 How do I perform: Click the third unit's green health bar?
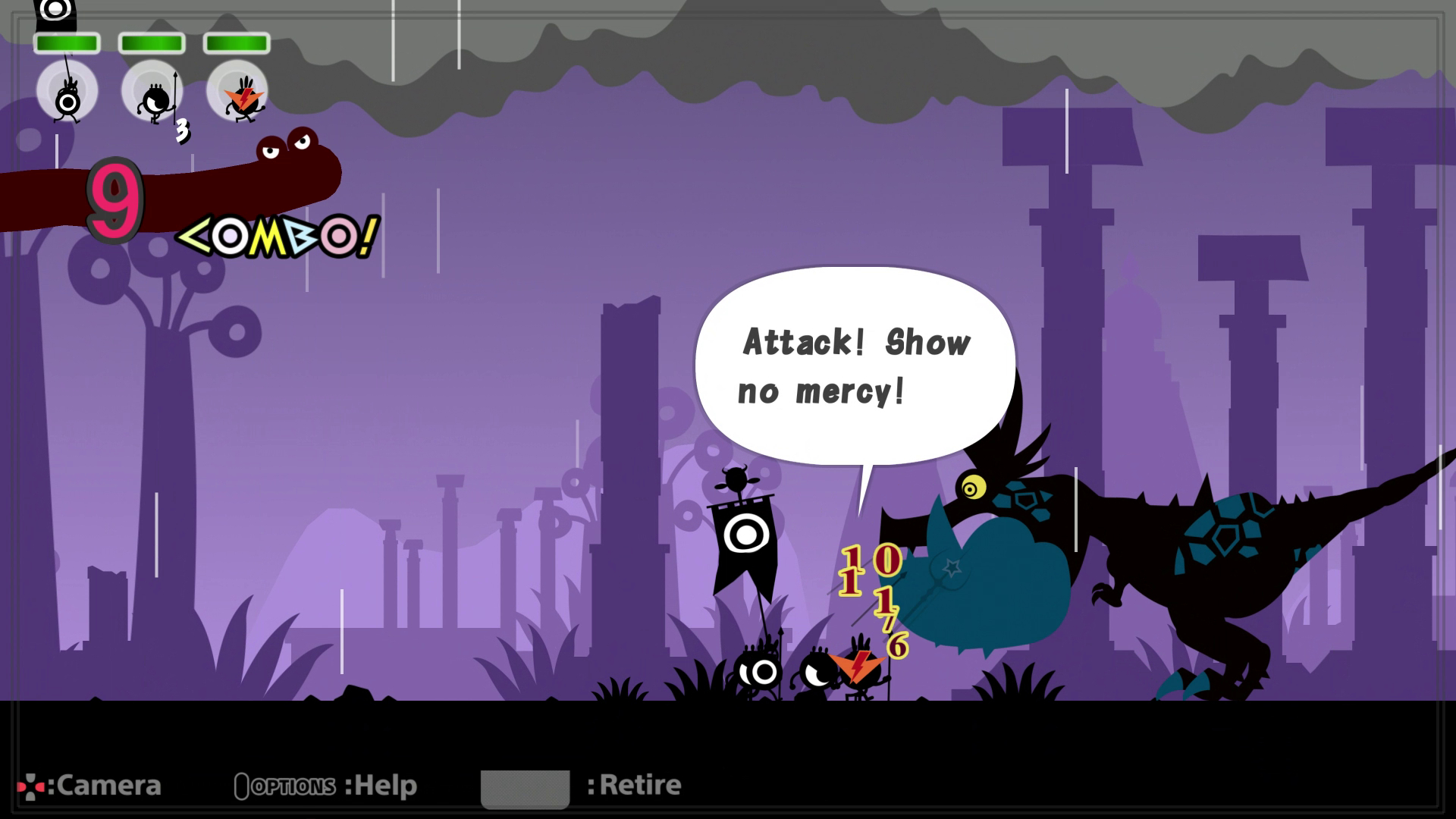[237, 44]
